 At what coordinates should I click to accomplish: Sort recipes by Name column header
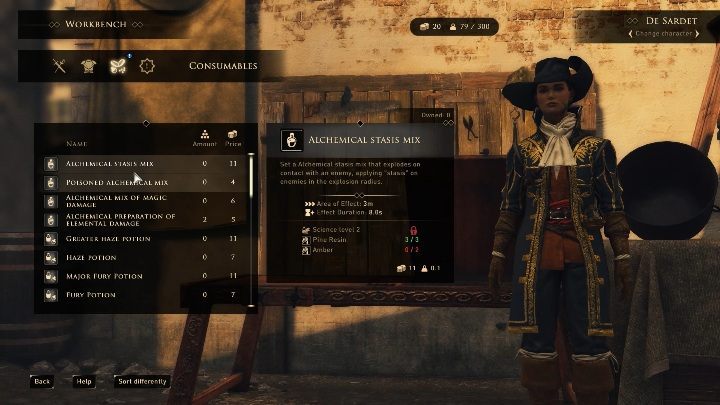pyautogui.click(x=77, y=144)
